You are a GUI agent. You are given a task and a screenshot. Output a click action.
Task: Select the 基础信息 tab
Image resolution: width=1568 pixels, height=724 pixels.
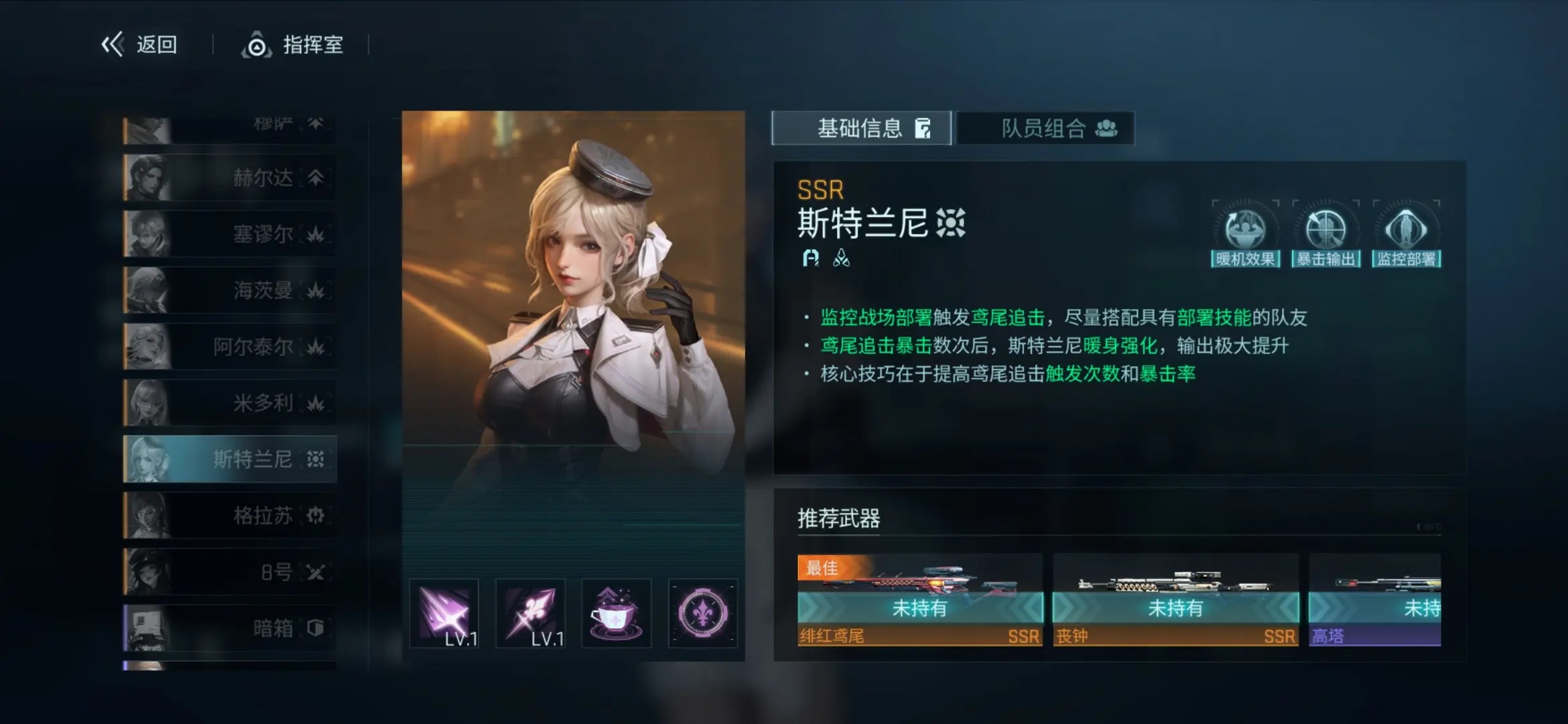coord(861,128)
